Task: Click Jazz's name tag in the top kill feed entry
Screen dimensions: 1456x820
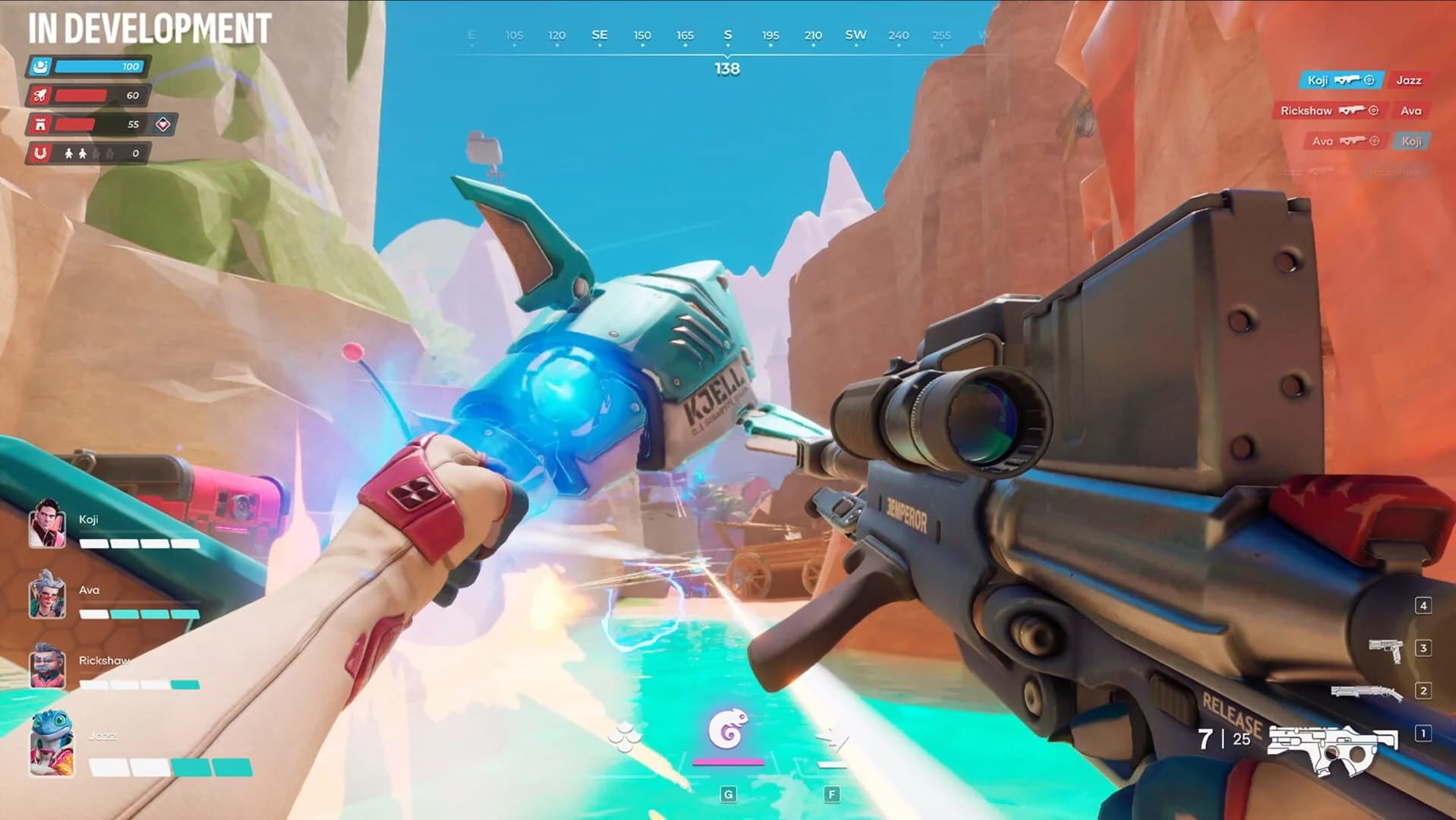Action: (x=1410, y=79)
